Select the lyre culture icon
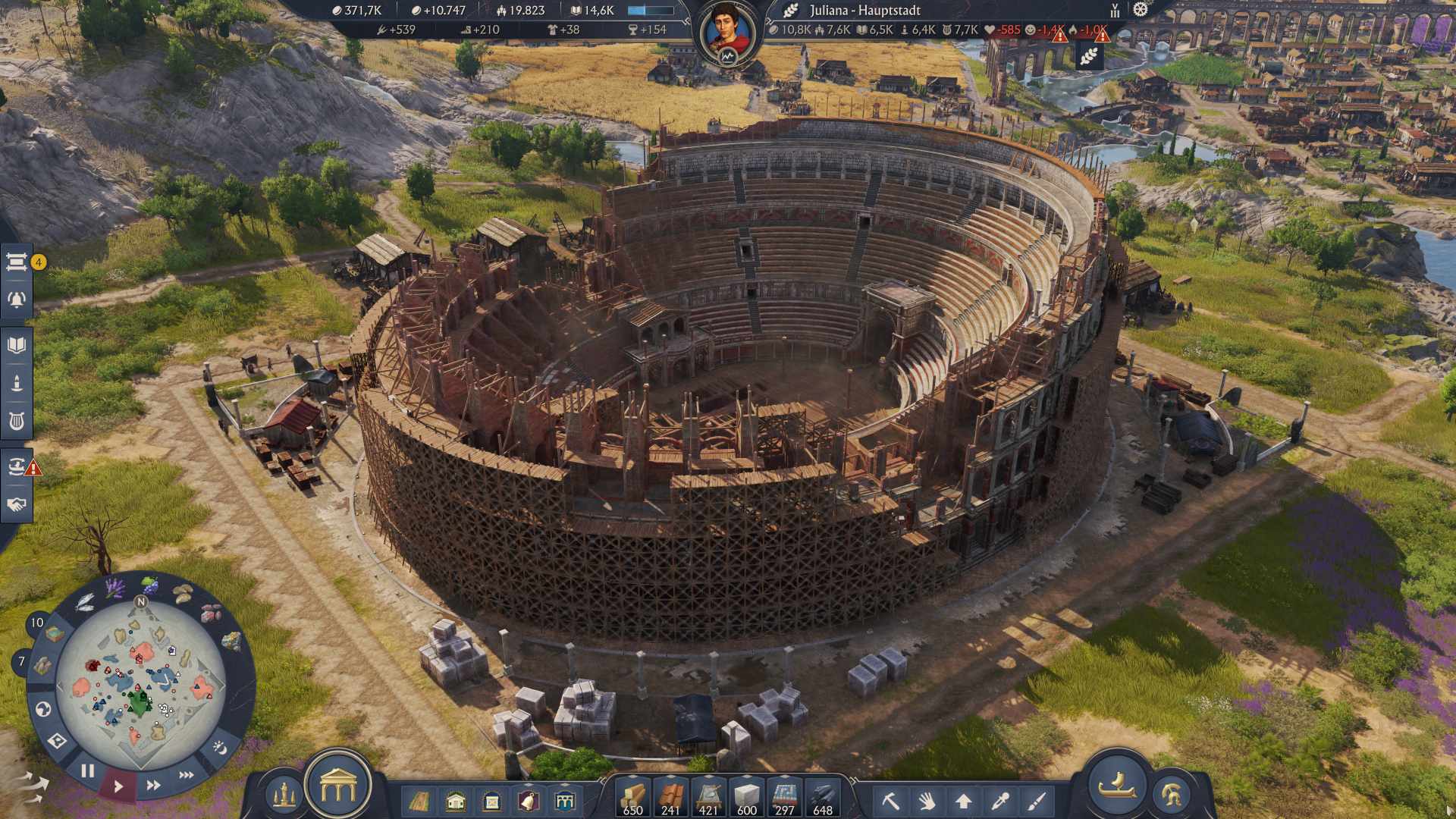Screen dimensions: 1456x819 pyautogui.click(x=17, y=420)
